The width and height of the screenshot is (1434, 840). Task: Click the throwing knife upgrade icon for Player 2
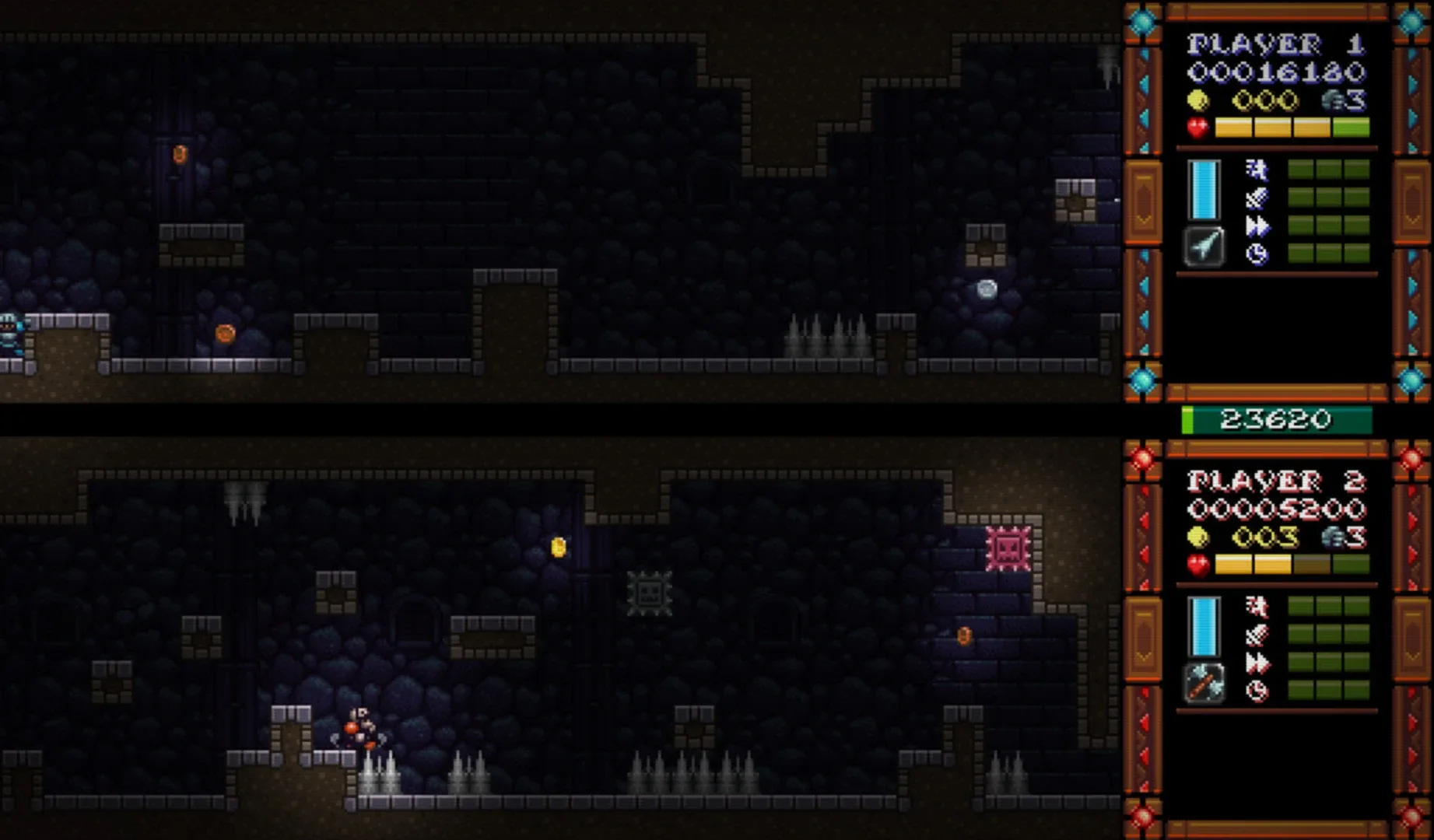1256,634
